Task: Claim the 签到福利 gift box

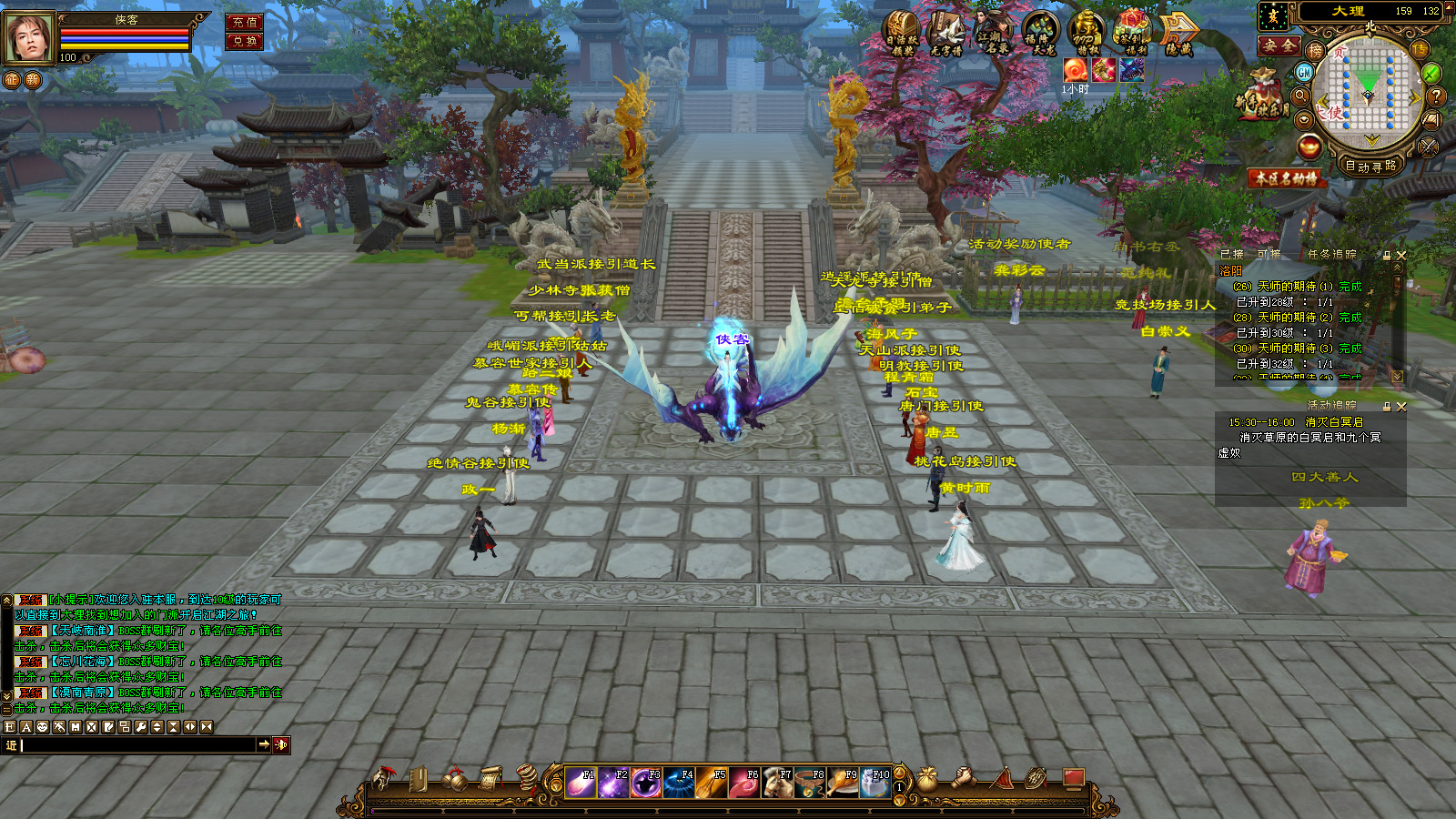Action: click(x=1132, y=33)
